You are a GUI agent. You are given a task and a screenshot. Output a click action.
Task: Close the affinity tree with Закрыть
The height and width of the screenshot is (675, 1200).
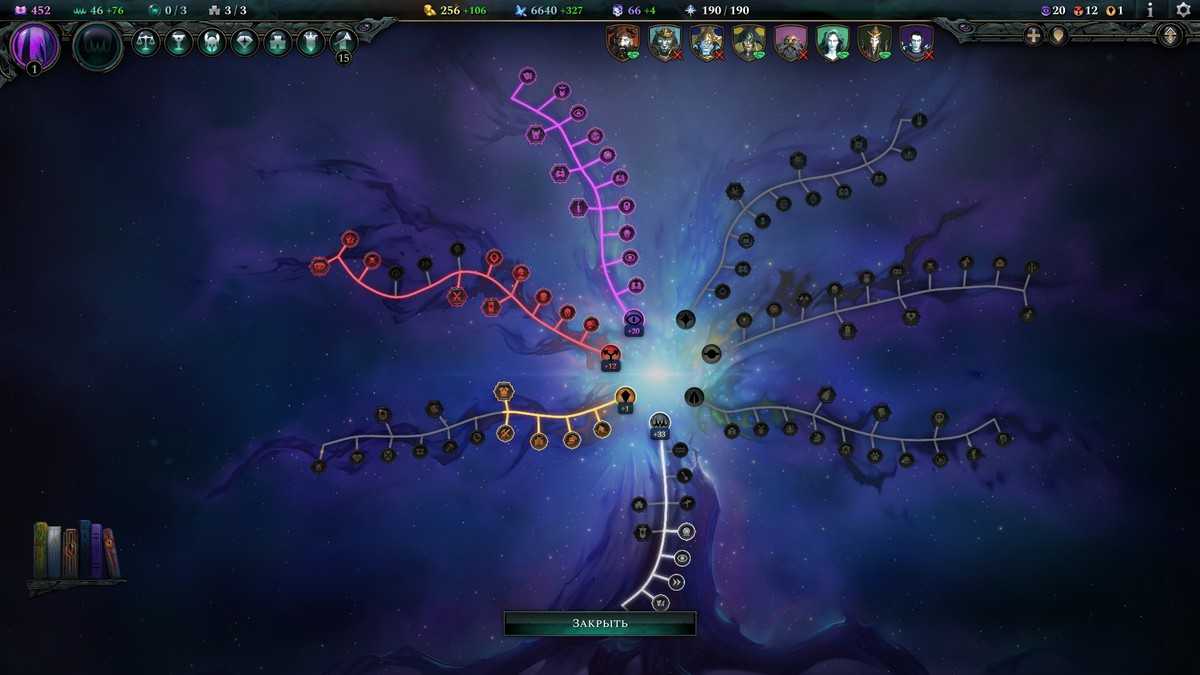click(599, 623)
